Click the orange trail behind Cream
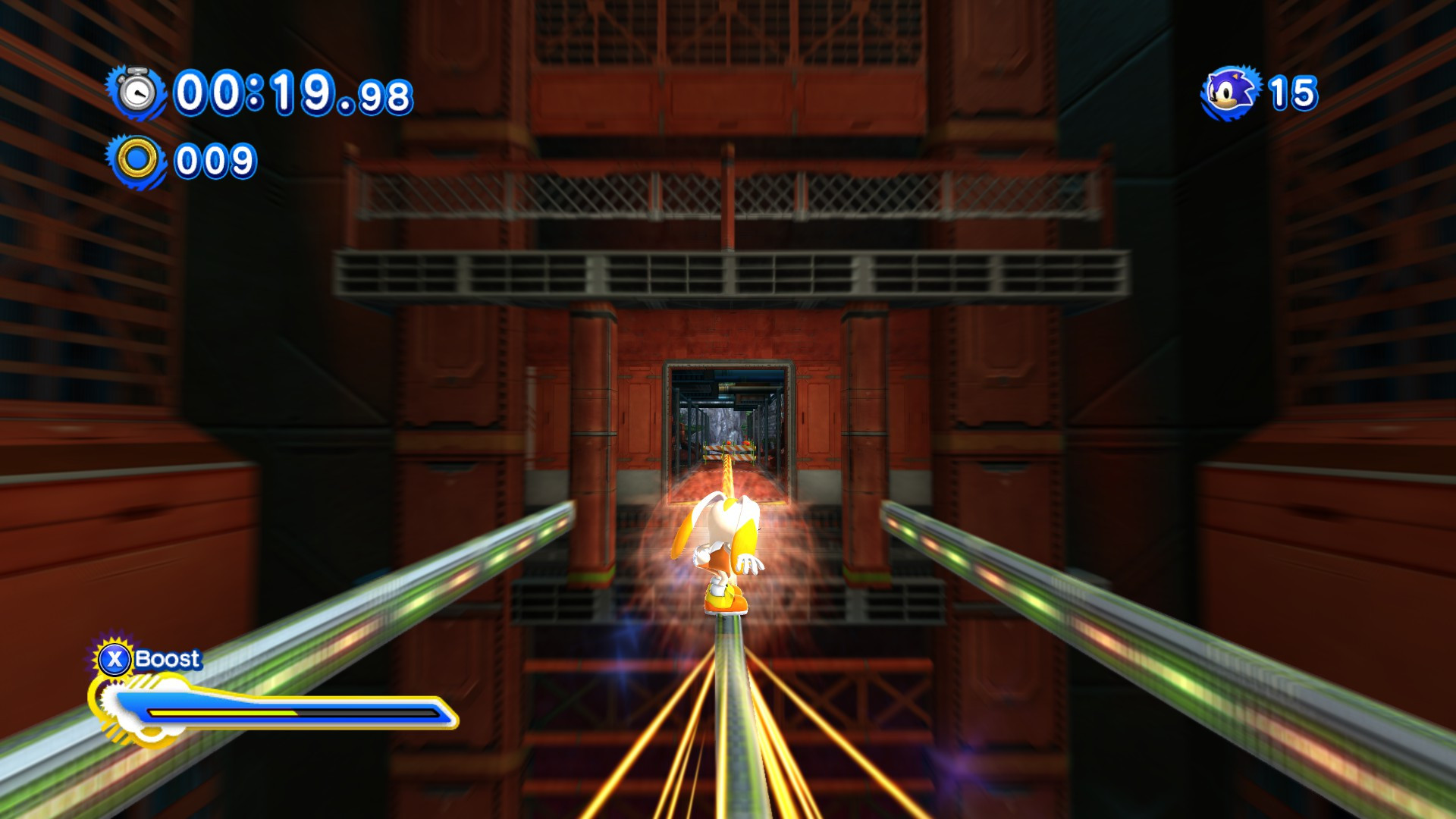 [728, 478]
